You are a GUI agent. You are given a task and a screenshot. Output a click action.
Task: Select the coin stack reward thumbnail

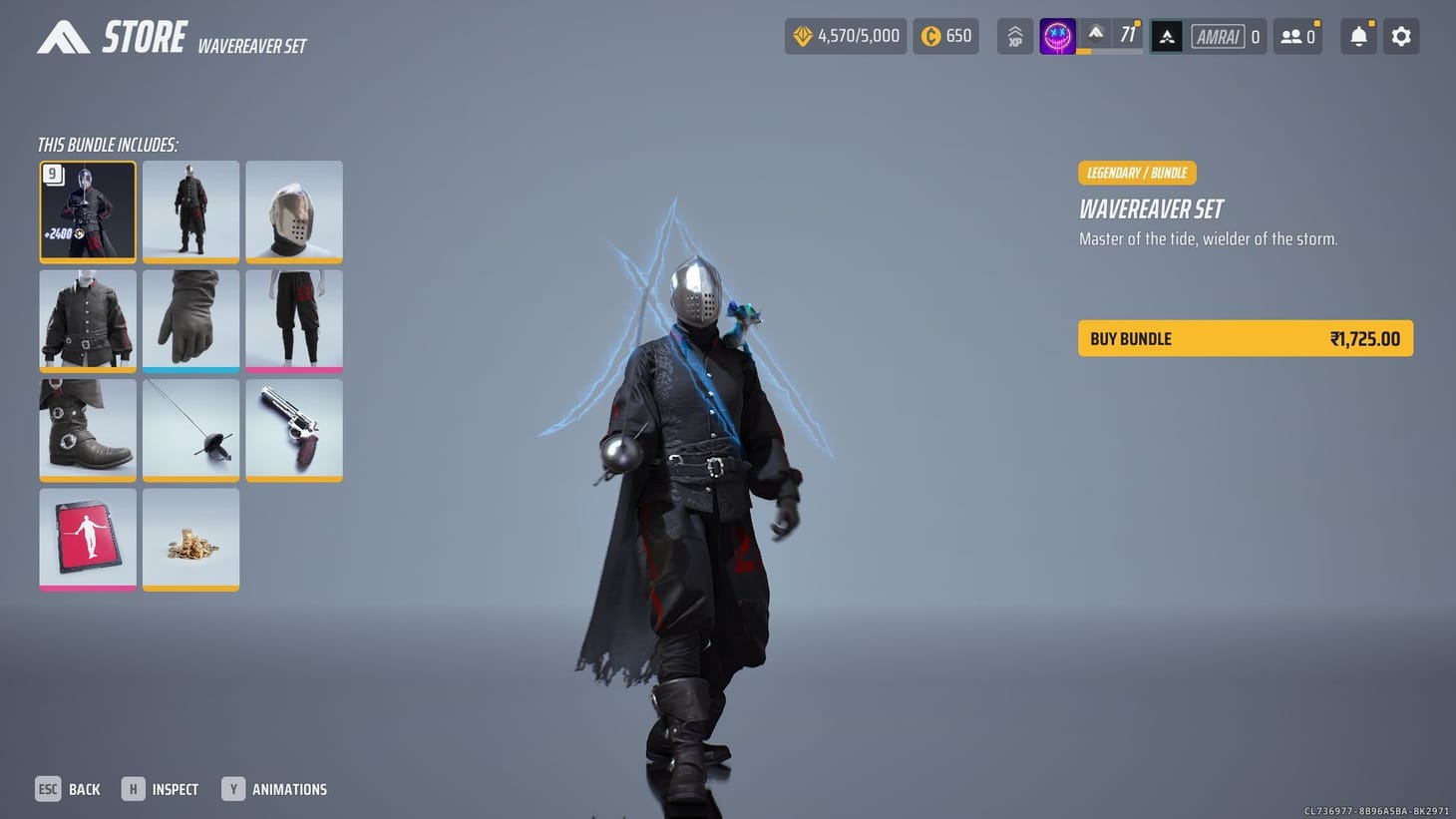pos(190,538)
